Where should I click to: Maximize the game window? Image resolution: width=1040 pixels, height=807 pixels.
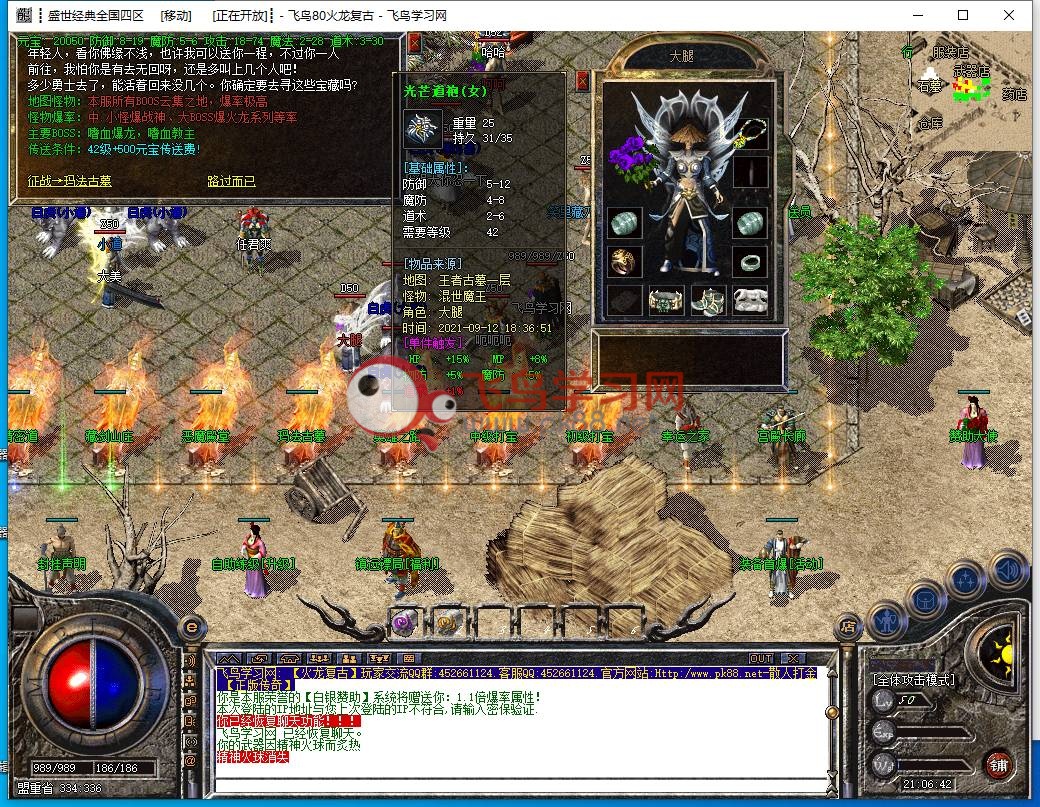pyautogui.click(x=963, y=15)
